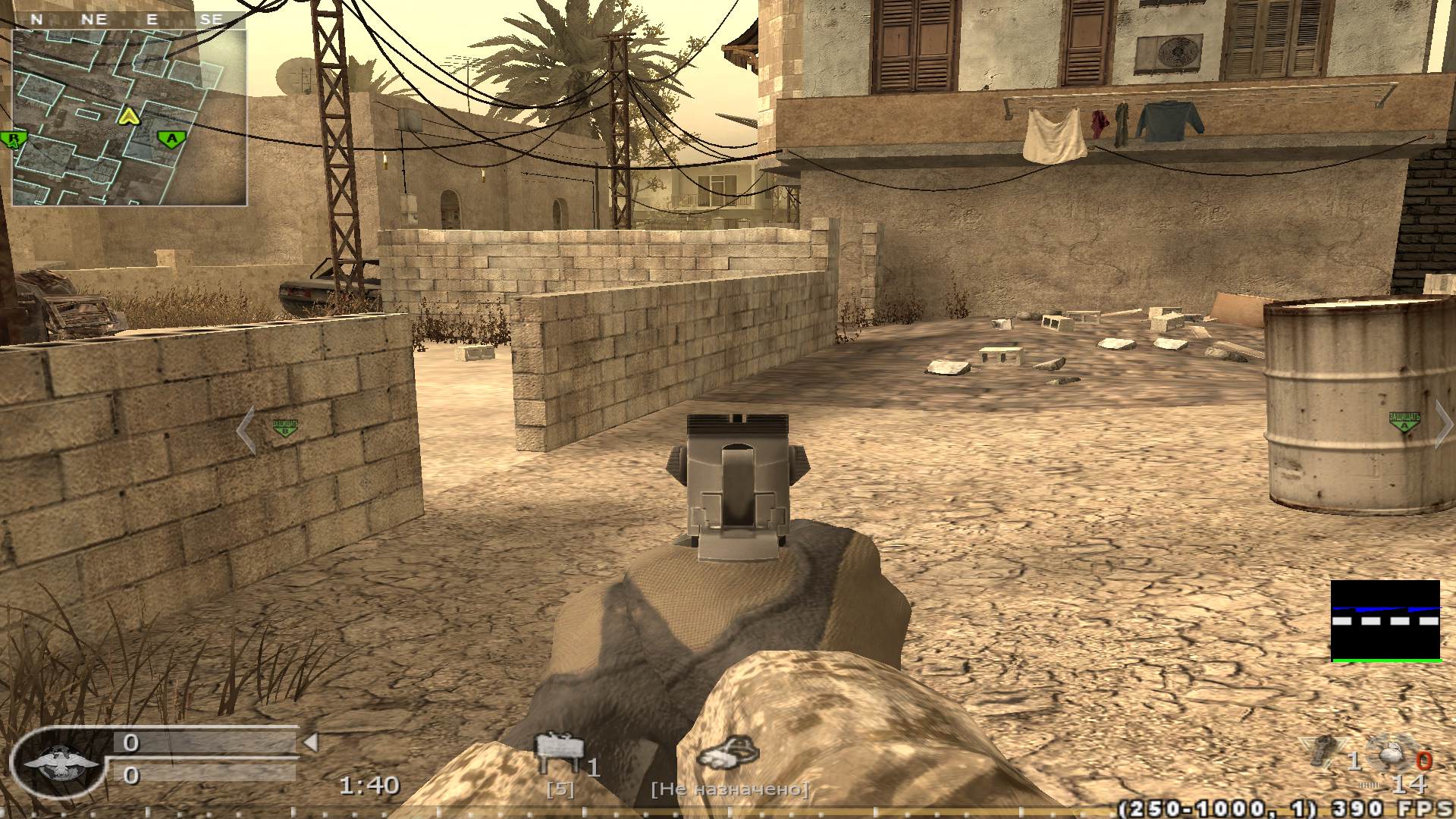The width and height of the screenshot is (1456, 819).
Task: Click the green A objective marker on the minimap
Action: click(x=171, y=138)
